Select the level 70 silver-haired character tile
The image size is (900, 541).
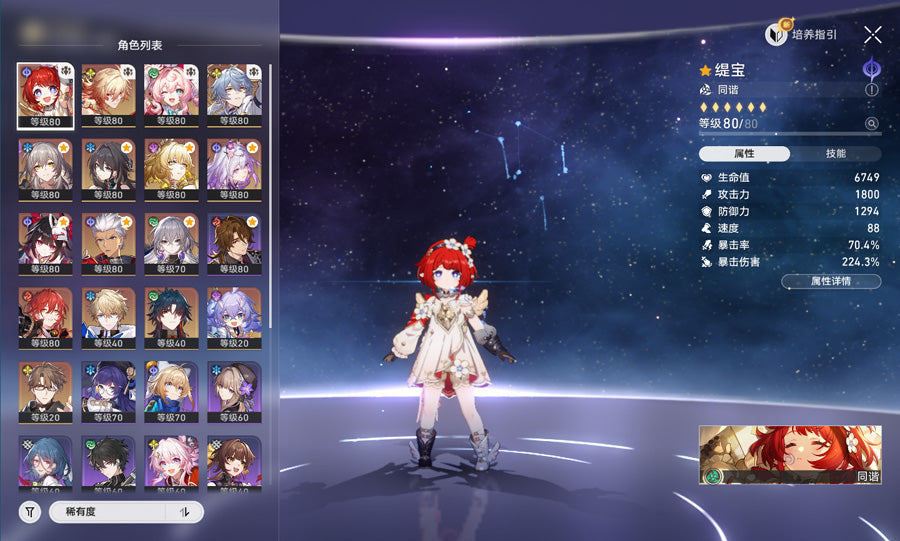pyautogui.click(x=171, y=245)
